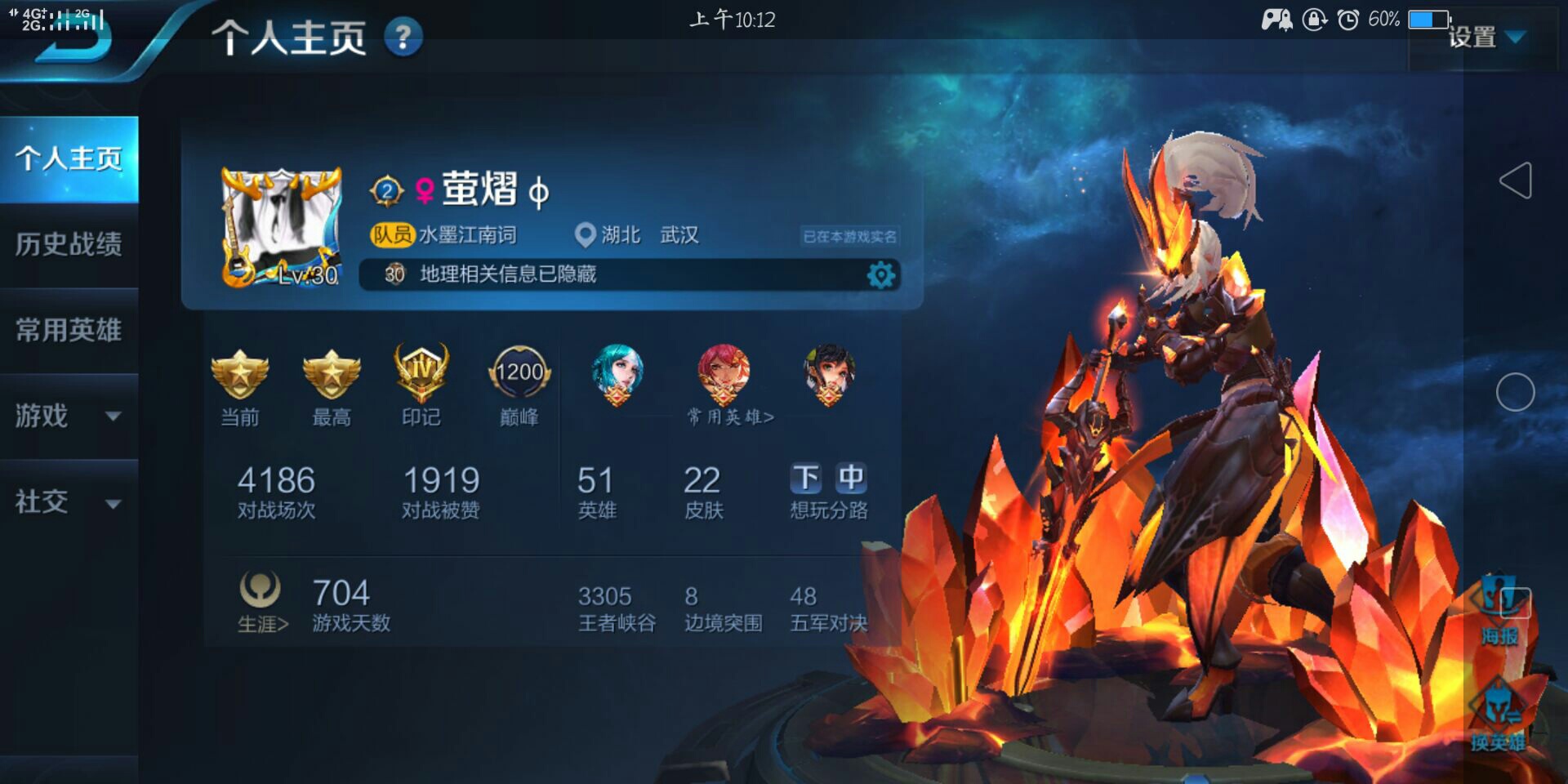1568x784 pixels.
Task: Expand the 游戏 menu section
Action: (x=69, y=416)
